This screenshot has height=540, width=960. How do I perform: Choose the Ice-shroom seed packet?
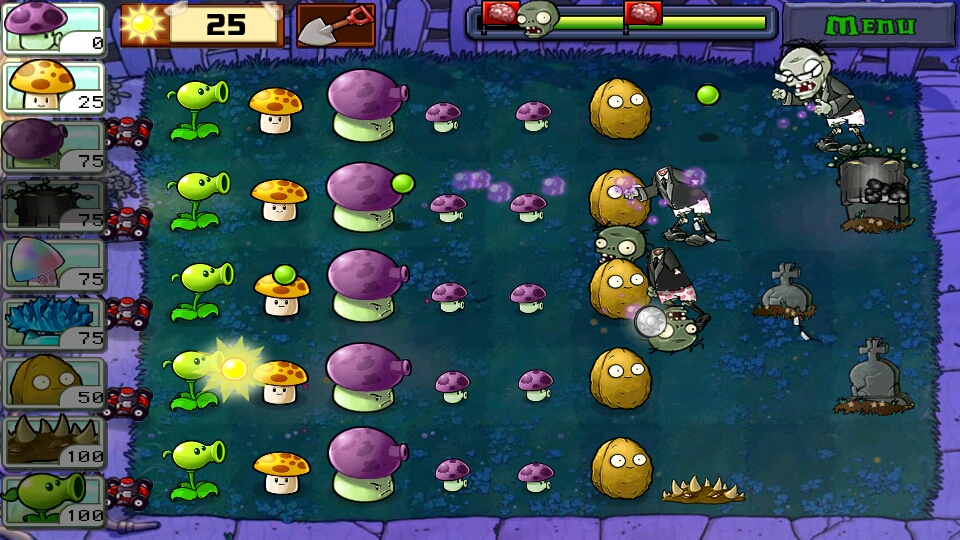[x=54, y=323]
